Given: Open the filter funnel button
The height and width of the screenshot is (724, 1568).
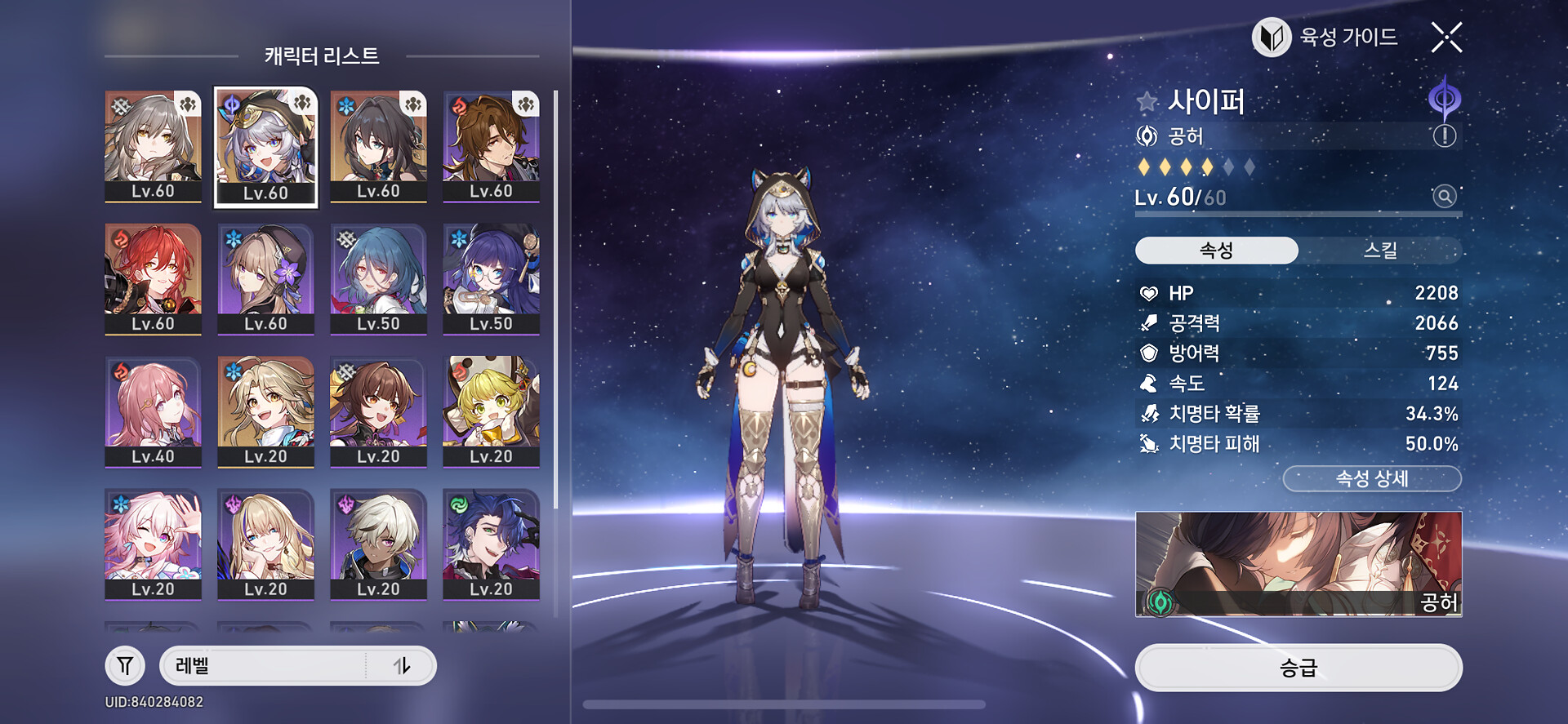Looking at the screenshot, I should click(x=125, y=666).
